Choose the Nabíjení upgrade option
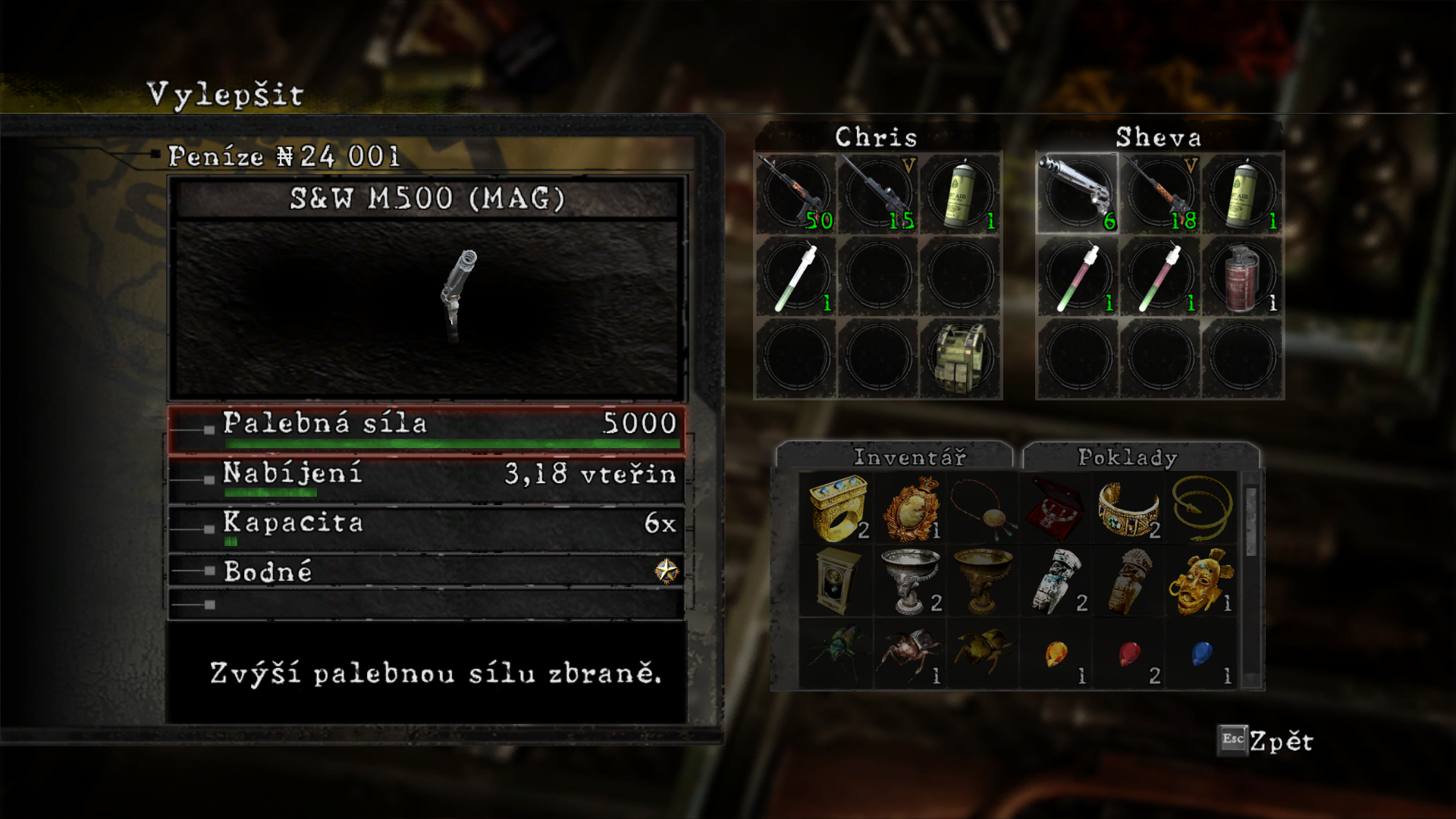The height and width of the screenshot is (819, 1456). pos(426,479)
